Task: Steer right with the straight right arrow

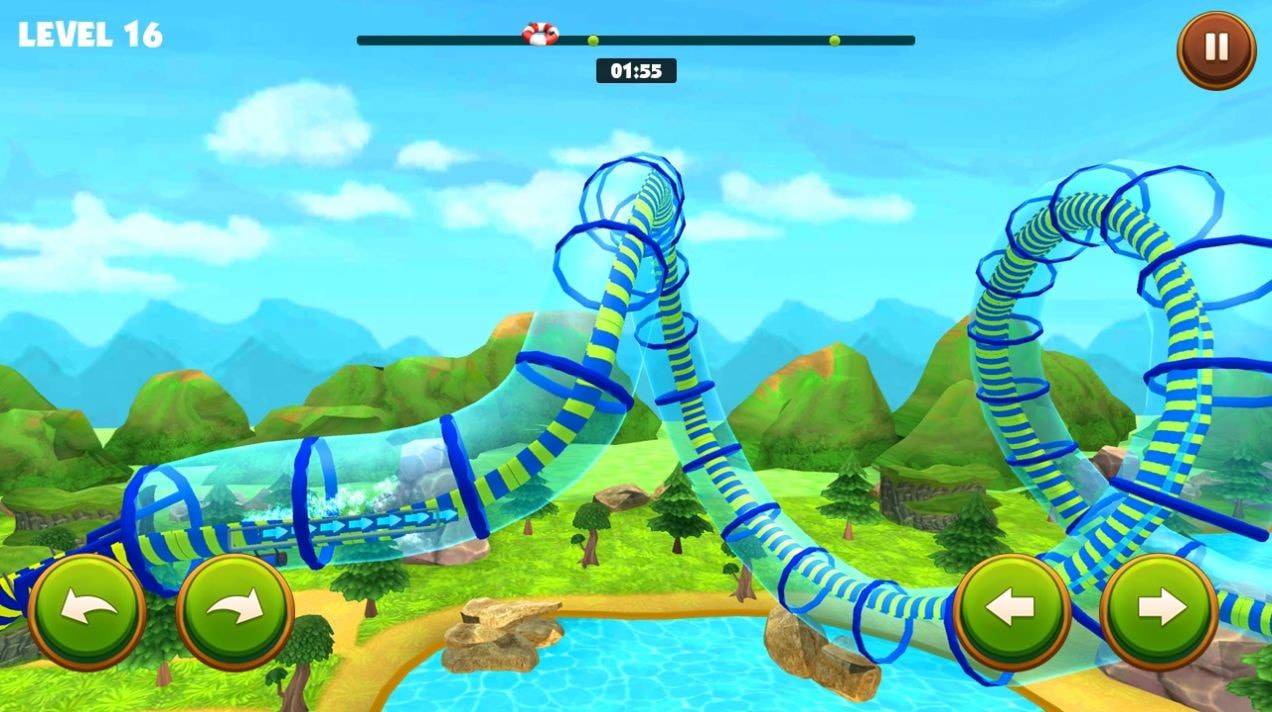Action: (x=1159, y=610)
